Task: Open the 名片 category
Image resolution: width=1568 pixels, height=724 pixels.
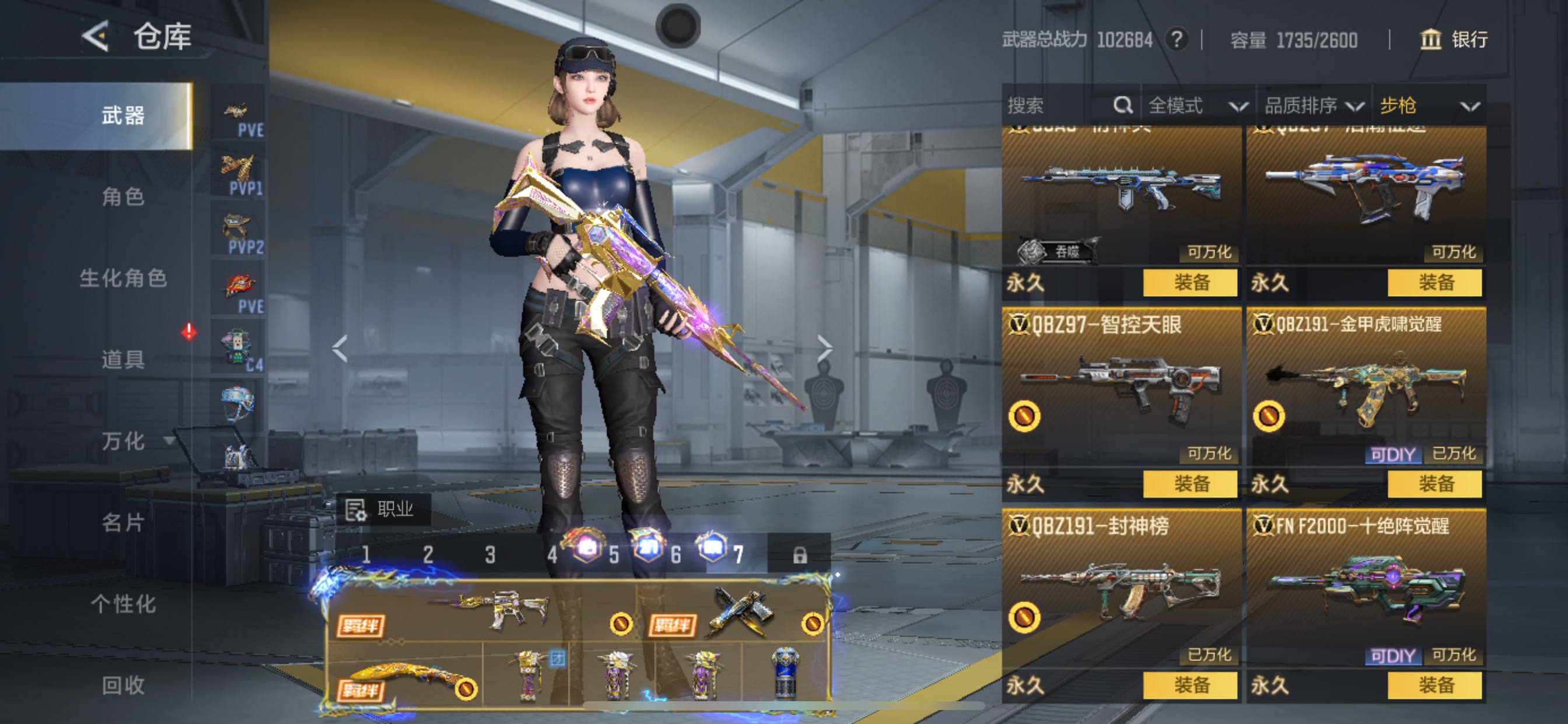Action: point(123,522)
